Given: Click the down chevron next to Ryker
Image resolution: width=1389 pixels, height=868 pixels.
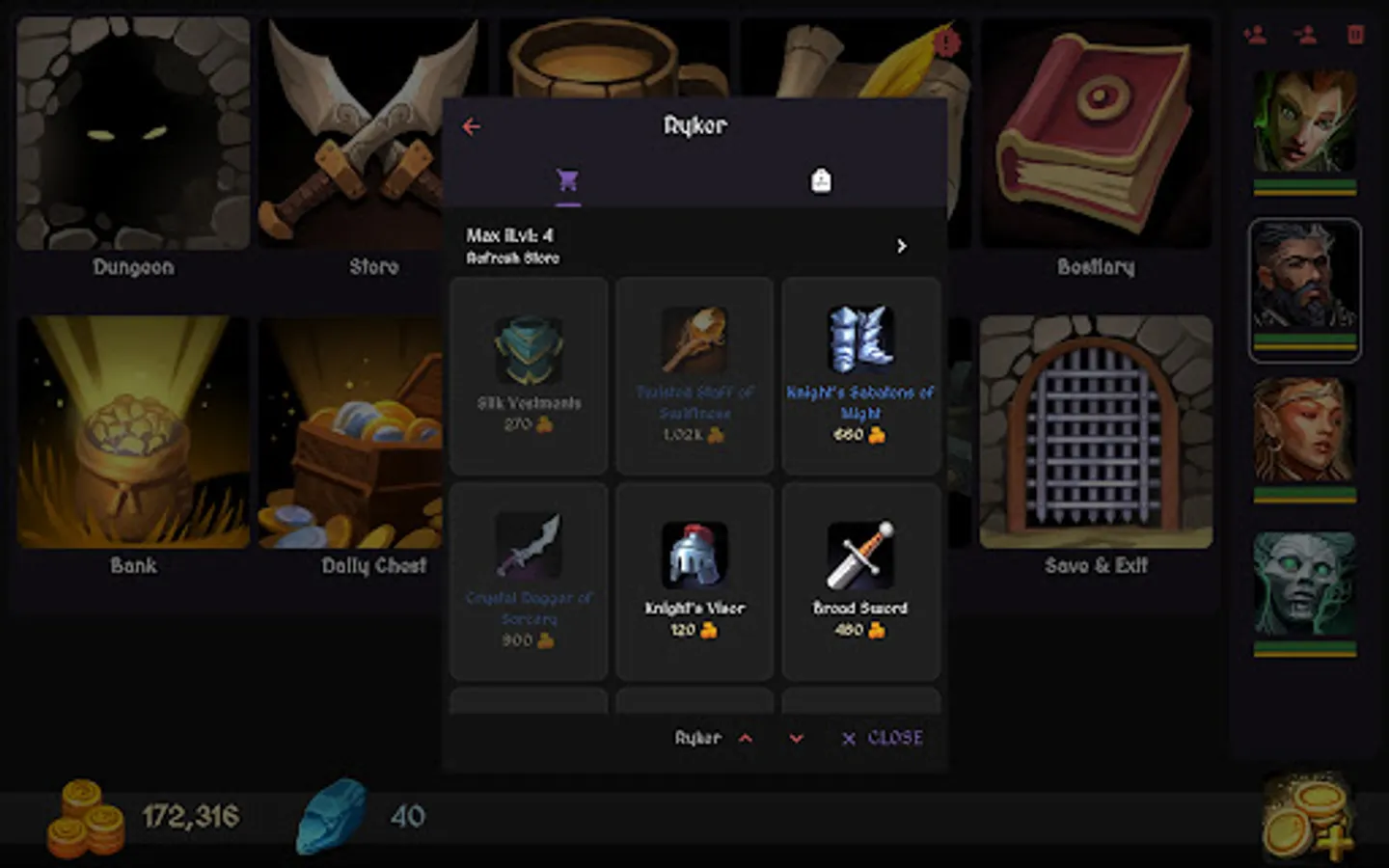Looking at the screenshot, I should click(x=795, y=738).
